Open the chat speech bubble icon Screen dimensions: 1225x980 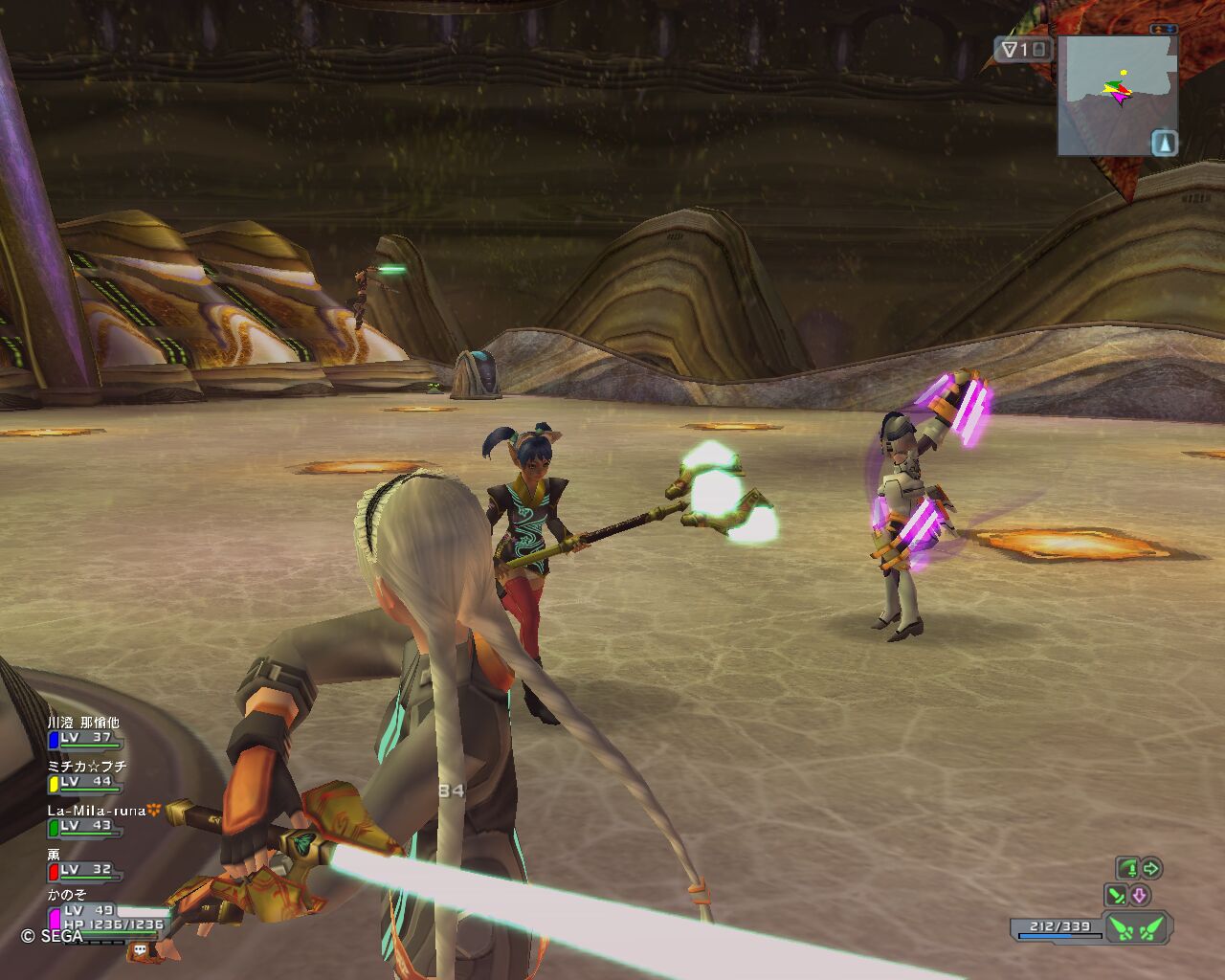pos(141,950)
